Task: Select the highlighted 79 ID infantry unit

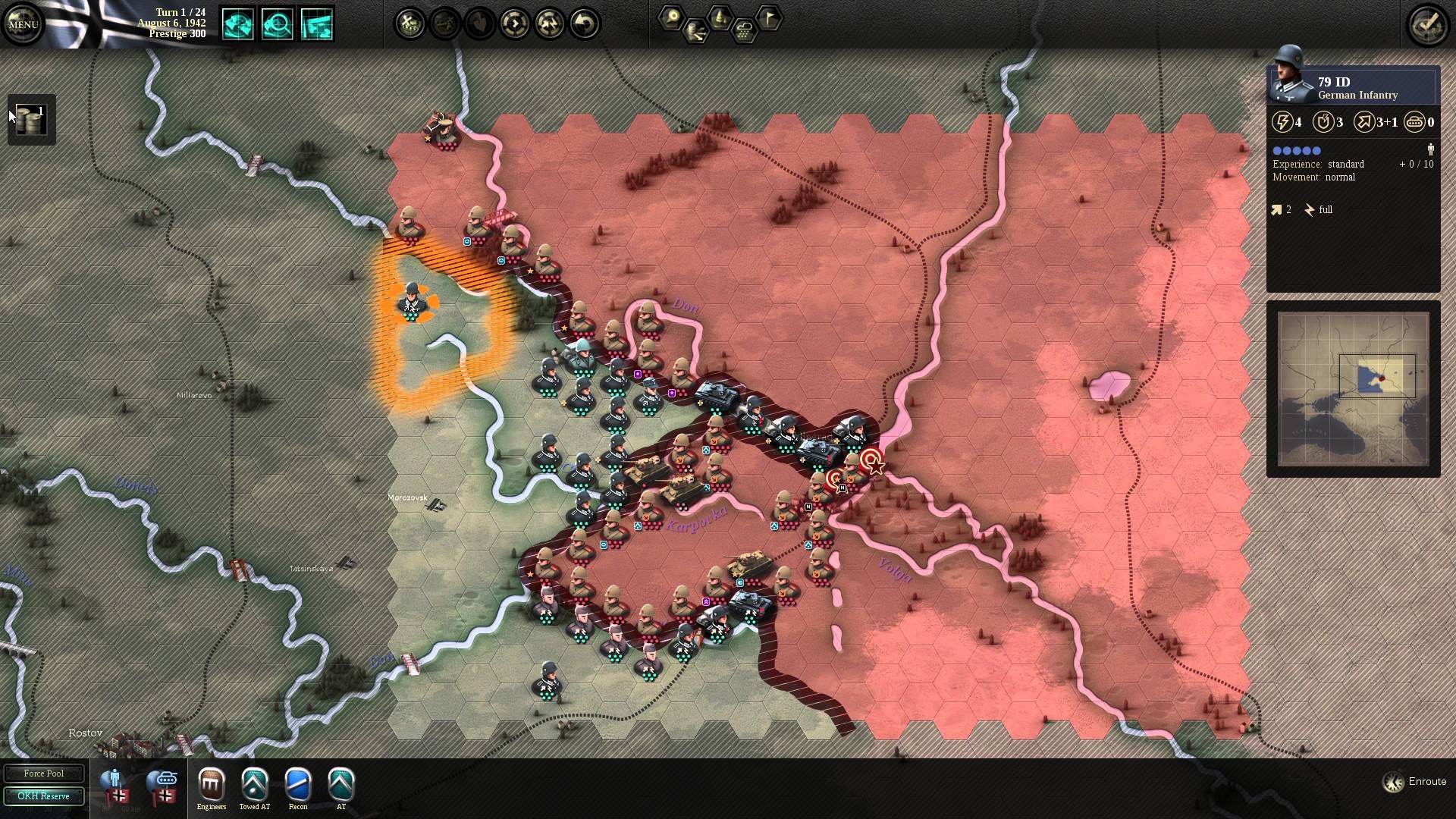Action: [412, 301]
